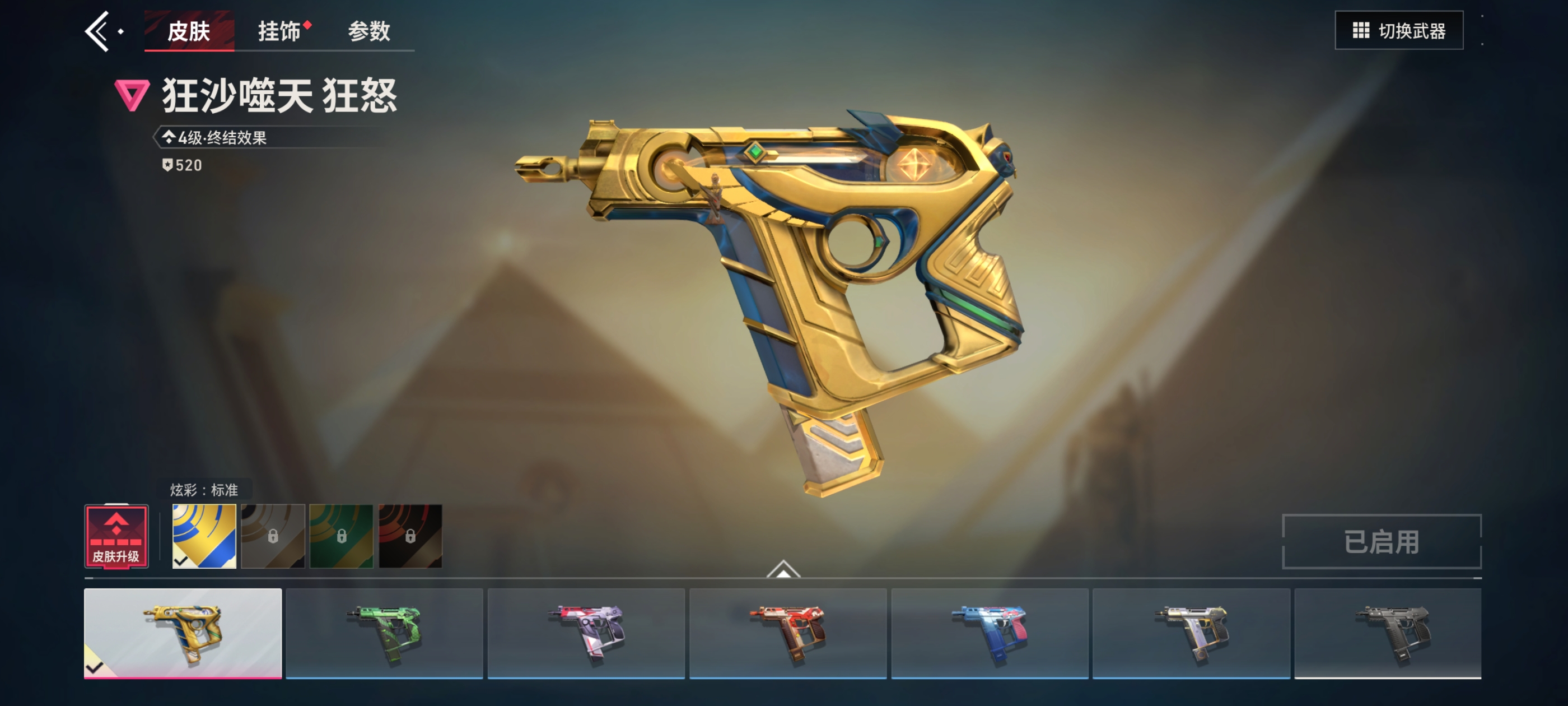The width and height of the screenshot is (1568, 706).
Task: Select the golden pistol skin thumbnail
Action: (x=183, y=633)
